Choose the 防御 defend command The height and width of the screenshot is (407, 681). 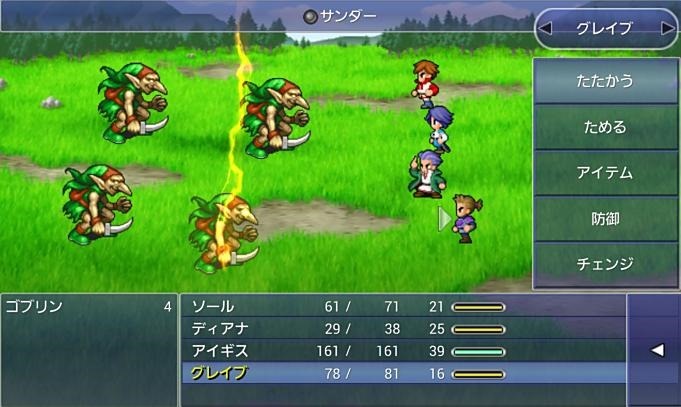pos(605,219)
